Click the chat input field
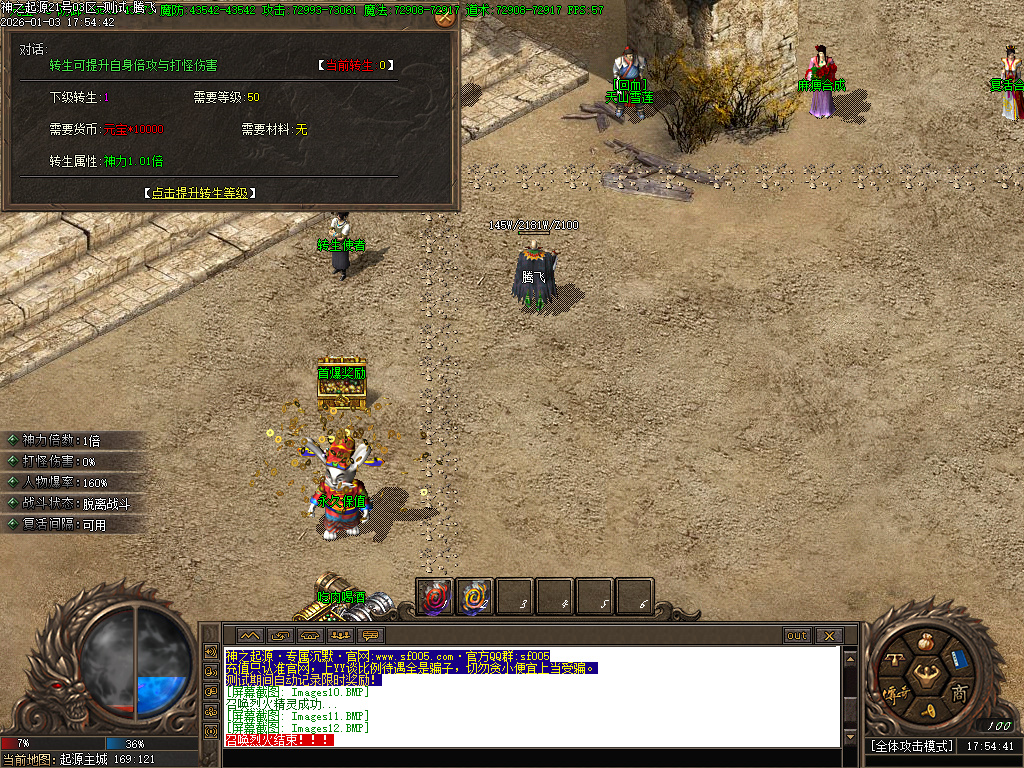The image size is (1024, 768). point(530,757)
